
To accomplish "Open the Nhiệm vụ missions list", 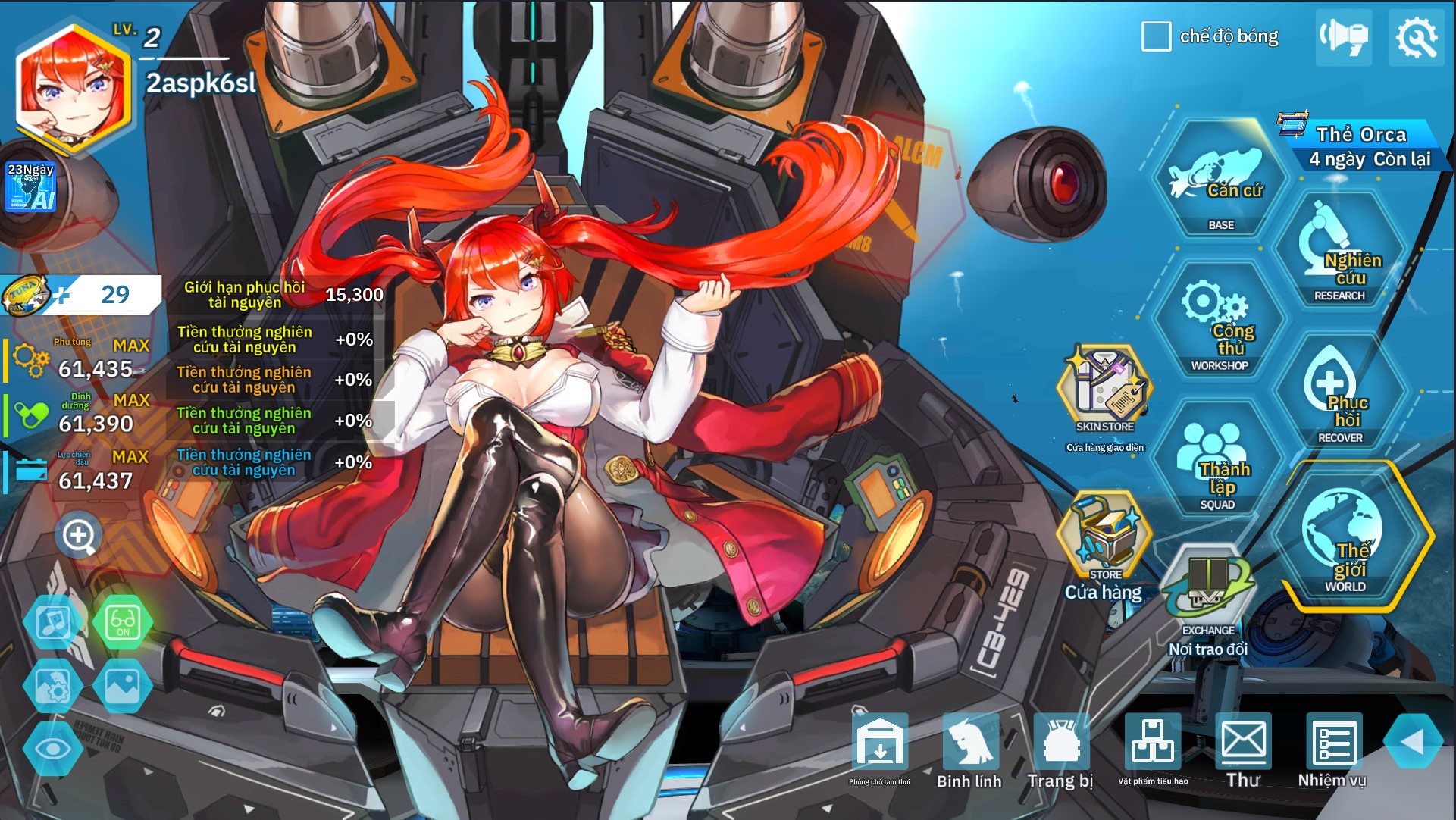I will click(x=1332, y=750).
